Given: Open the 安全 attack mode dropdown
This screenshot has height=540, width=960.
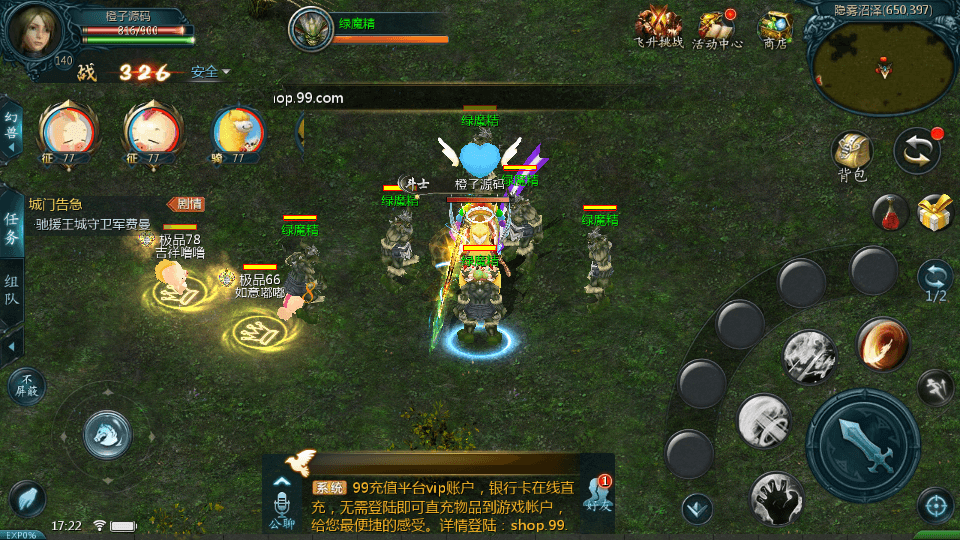Looking at the screenshot, I should 210,72.
